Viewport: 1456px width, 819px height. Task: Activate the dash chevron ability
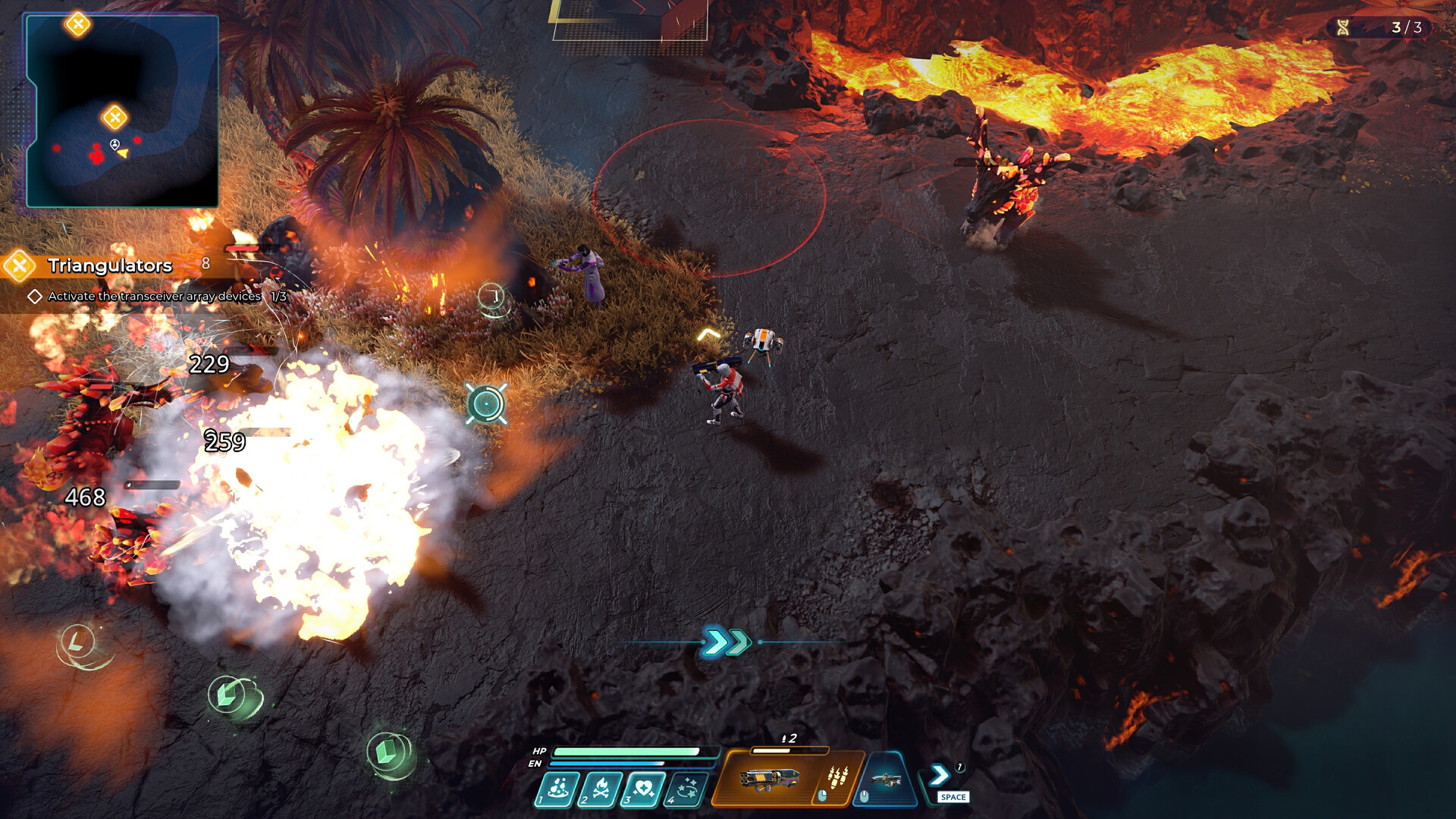[939, 775]
